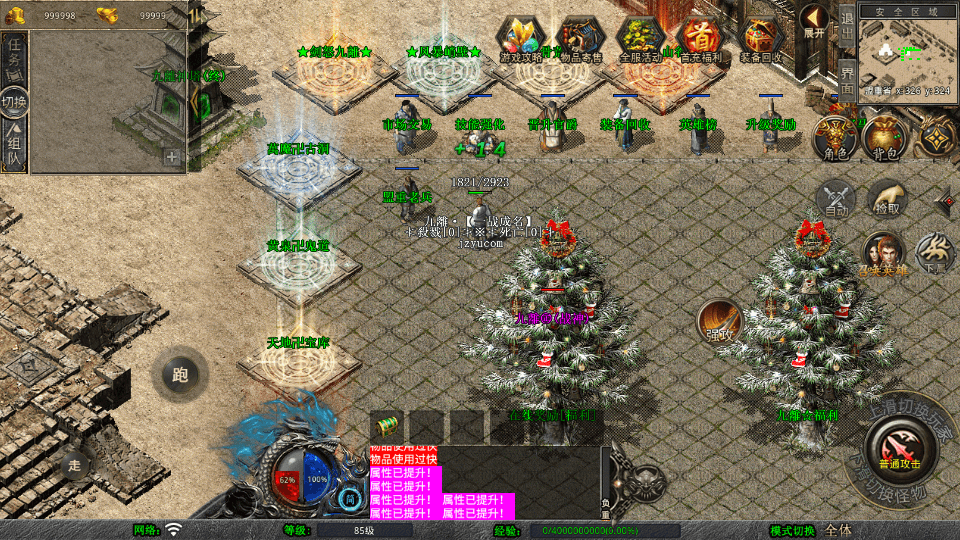Use the green chest in the quick slot
This screenshot has width=960, height=540.
(x=386, y=425)
